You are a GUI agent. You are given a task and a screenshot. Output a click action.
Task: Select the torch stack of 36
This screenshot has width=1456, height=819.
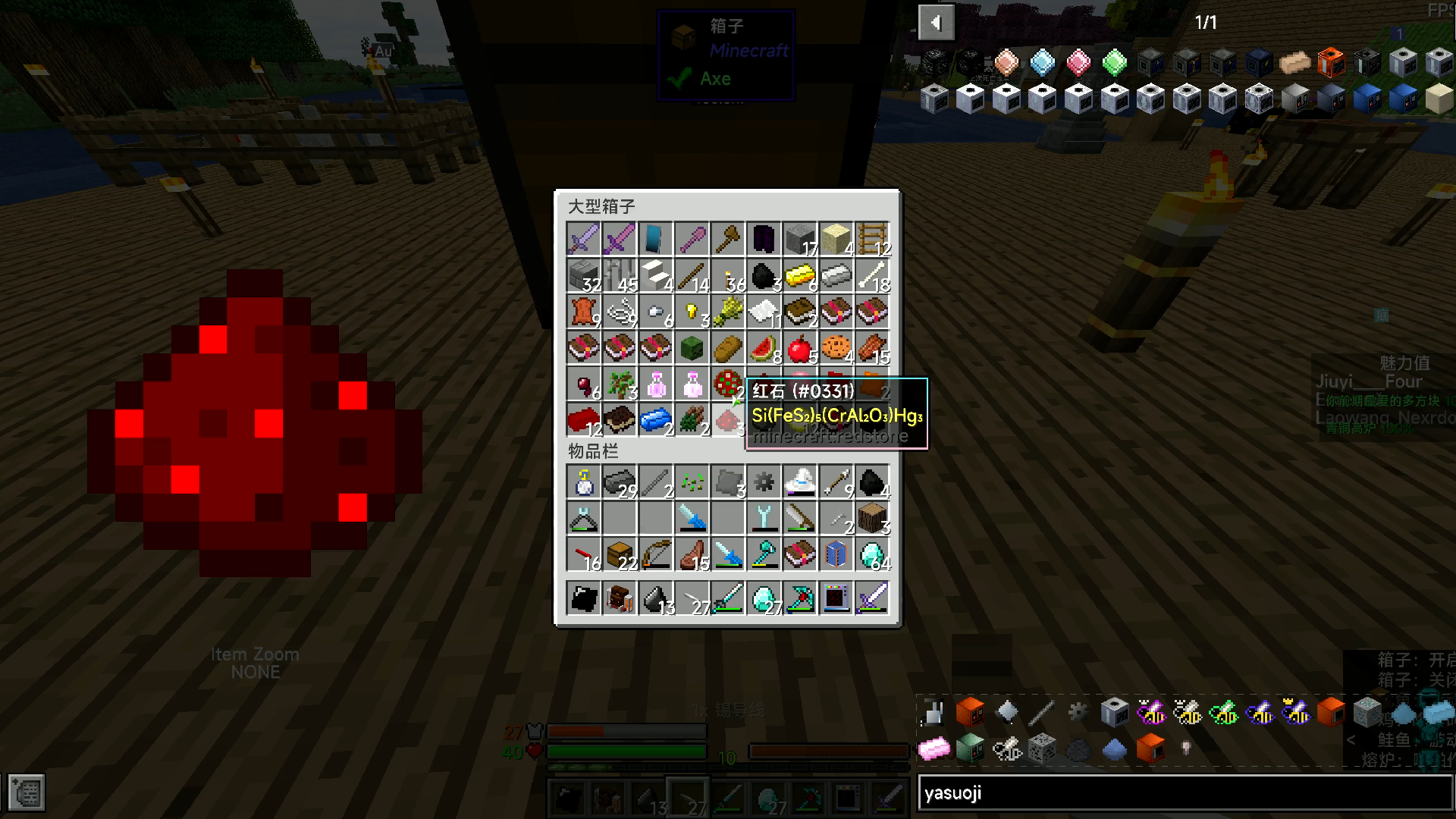point(728,275)
